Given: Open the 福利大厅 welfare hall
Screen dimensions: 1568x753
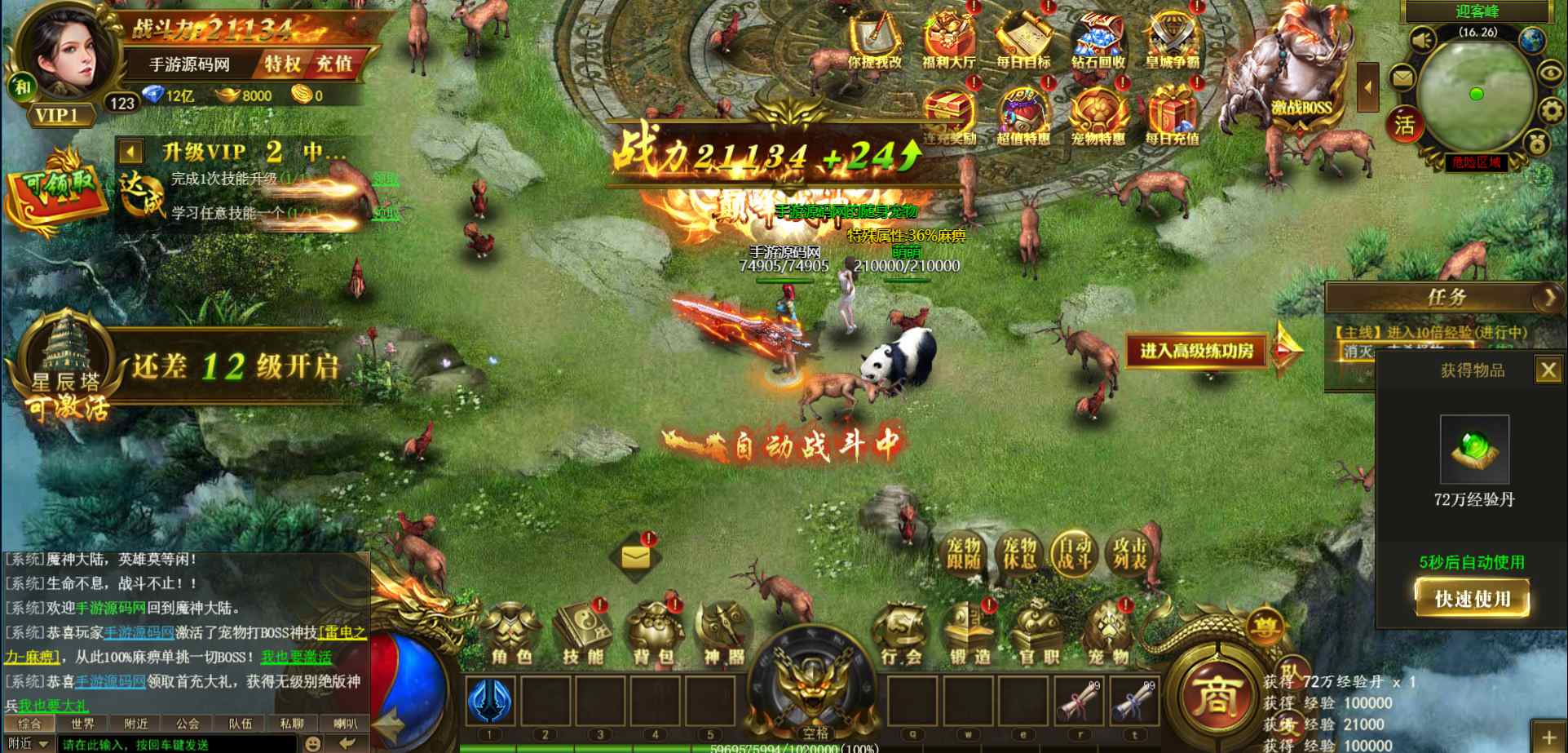Looking at the screenshot, I should (948, 41).
